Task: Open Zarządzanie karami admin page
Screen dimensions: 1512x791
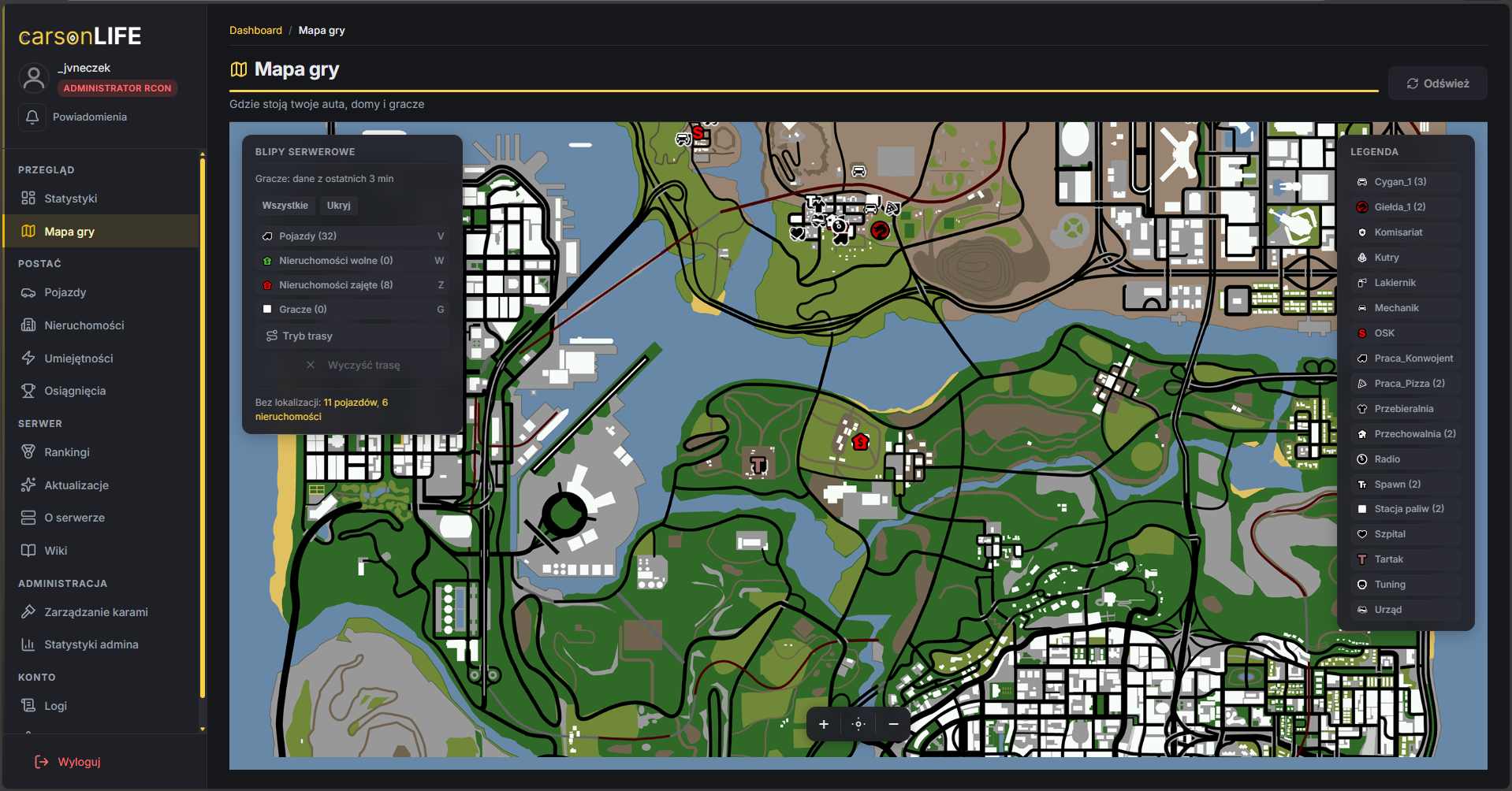Action: coord(95,612)
